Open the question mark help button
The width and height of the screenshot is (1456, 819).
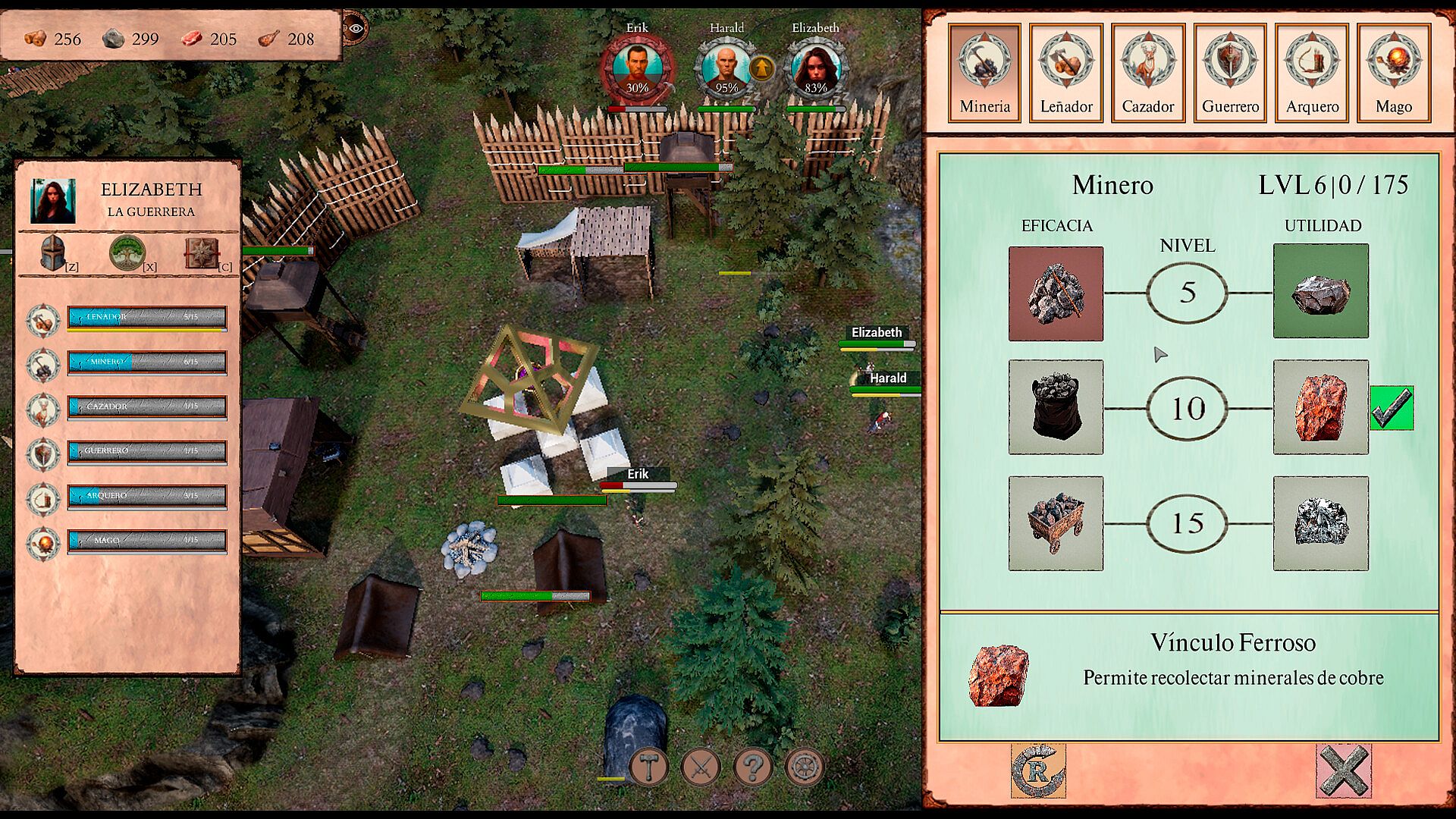pyautogui.click(x=752, y=767)
